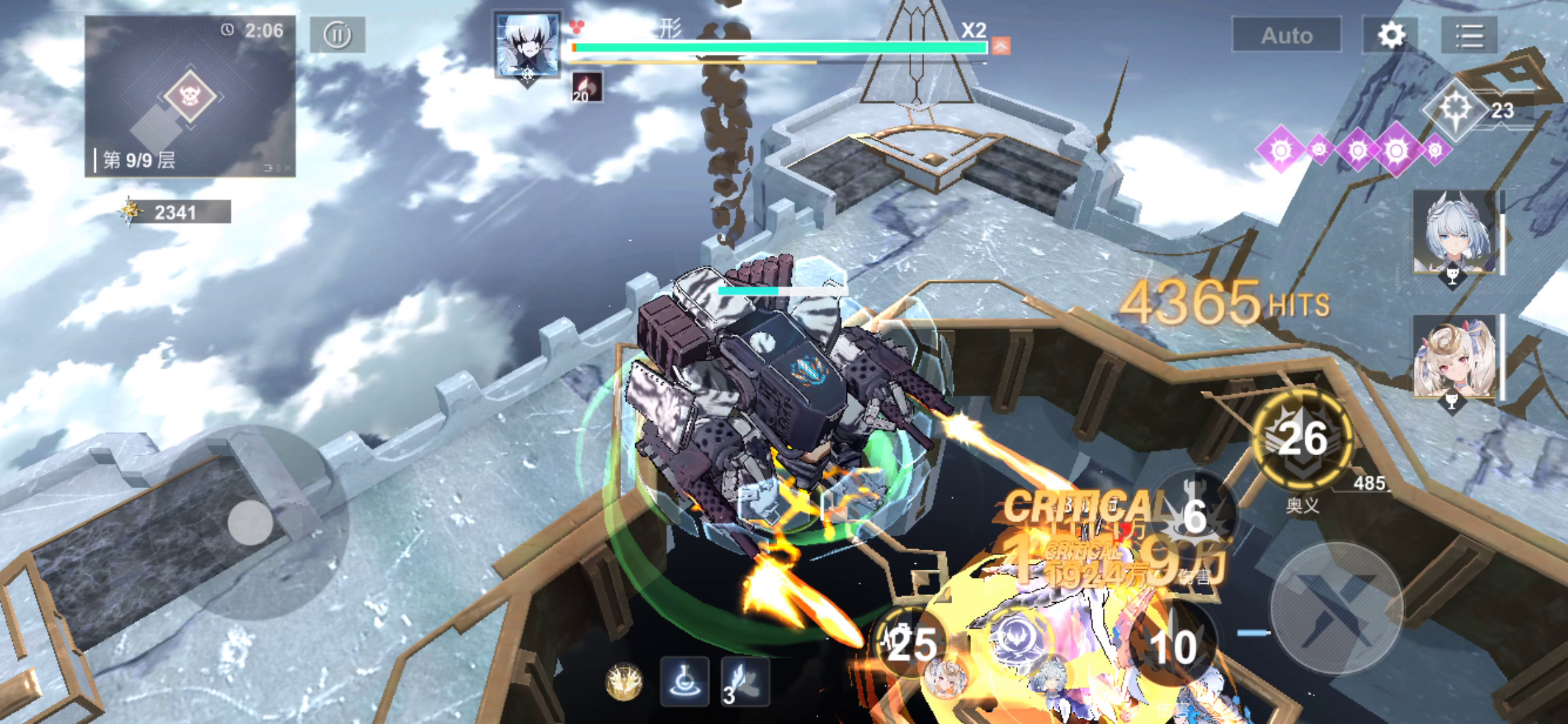1568x724 pixels.
Task: Tap the compass star icon showing 23
Action: pos(1455,109)
